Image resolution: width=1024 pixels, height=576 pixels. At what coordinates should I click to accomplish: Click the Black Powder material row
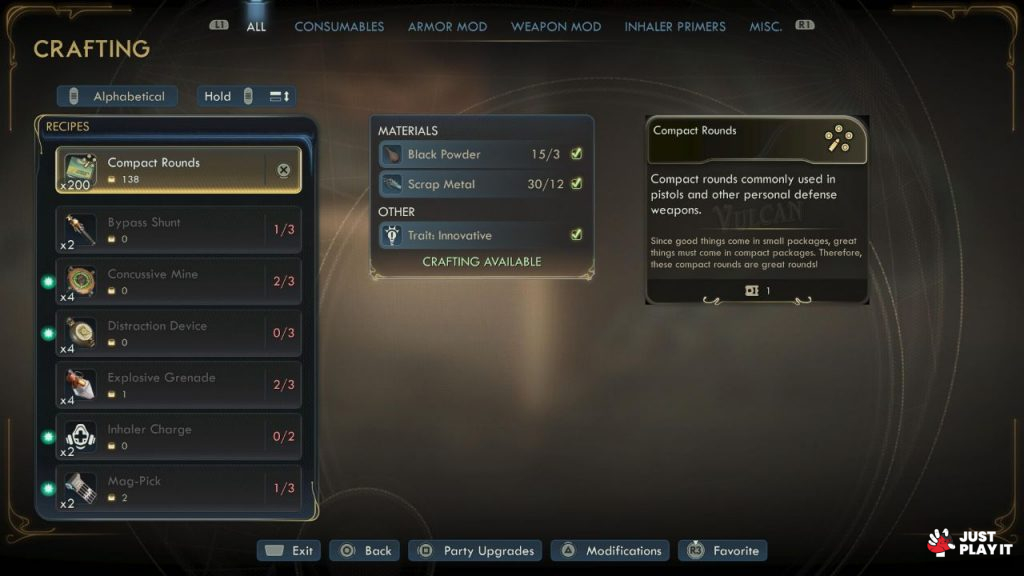point(481,155)
